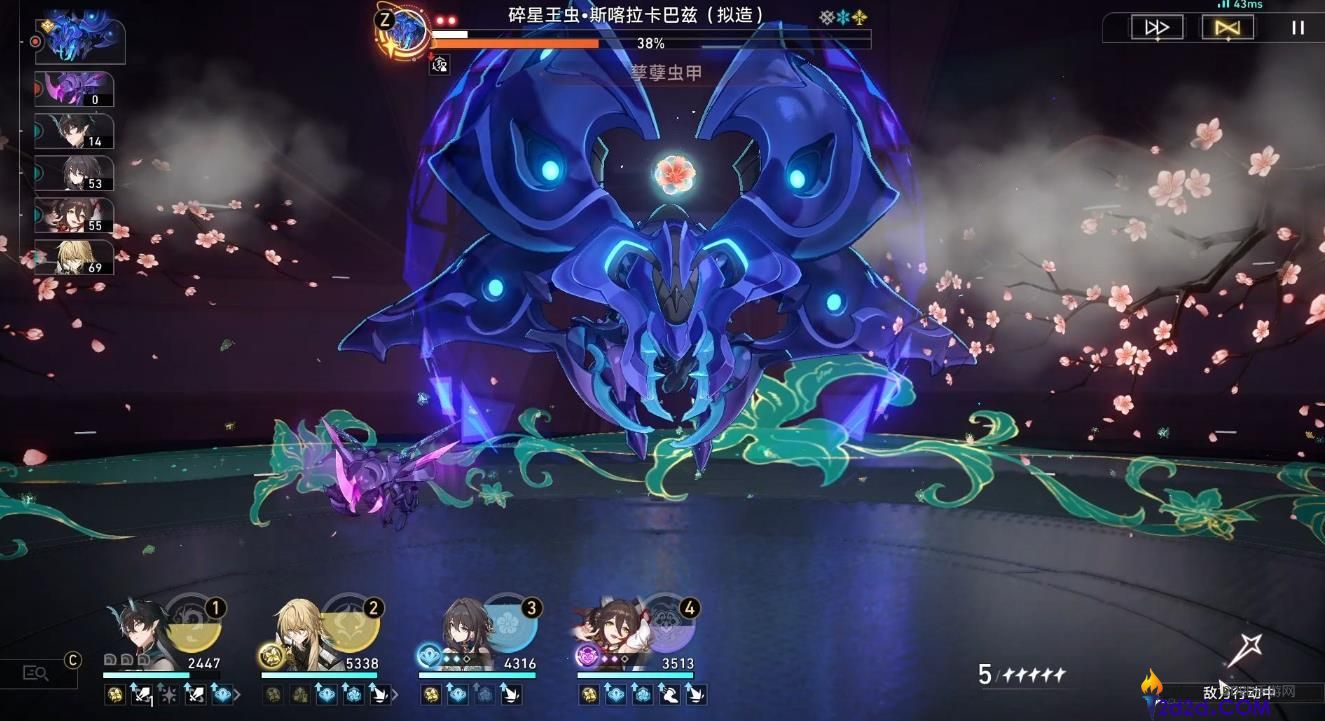Enable the double-speed toggle
The height and width of the screenshot is (721, 1325).
[x=1157, y=27]
